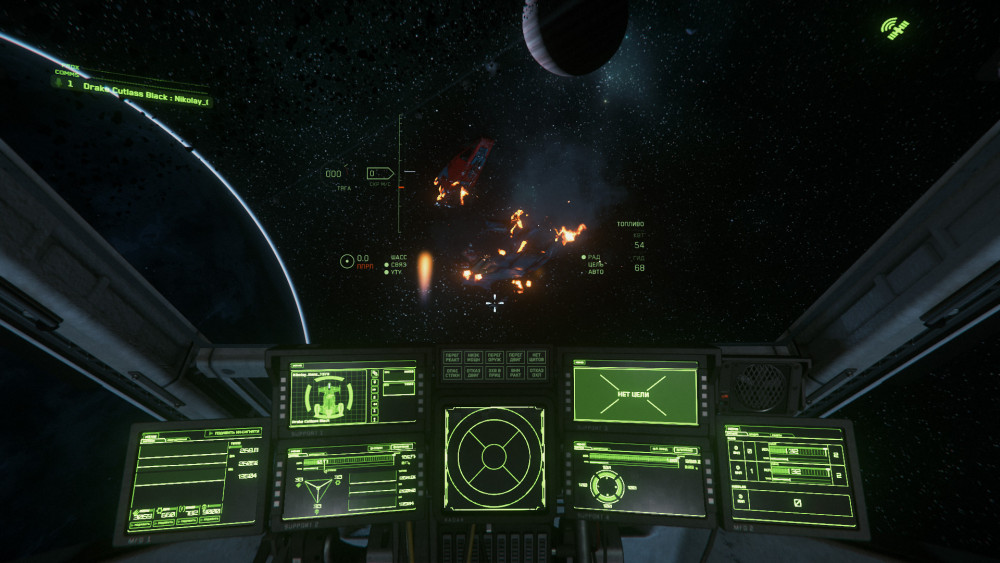Screen dimensions: 1000x563
Task: Click the crossed-box slot on right screen
Action: [796, 501]
